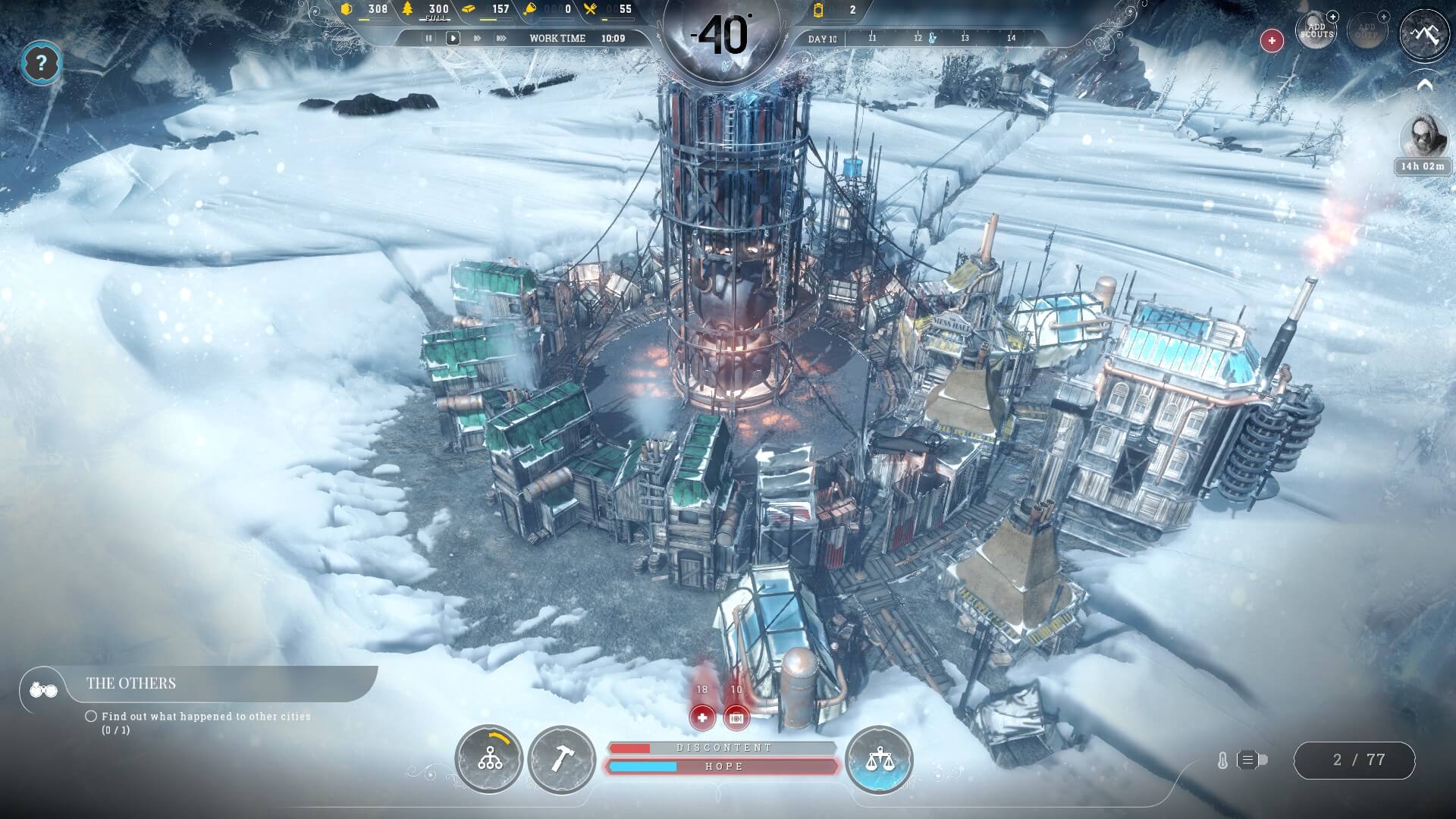Screen dimensions: 1456x819
Task: Click the red sick people alert icon
Action: tap(702, 717)
